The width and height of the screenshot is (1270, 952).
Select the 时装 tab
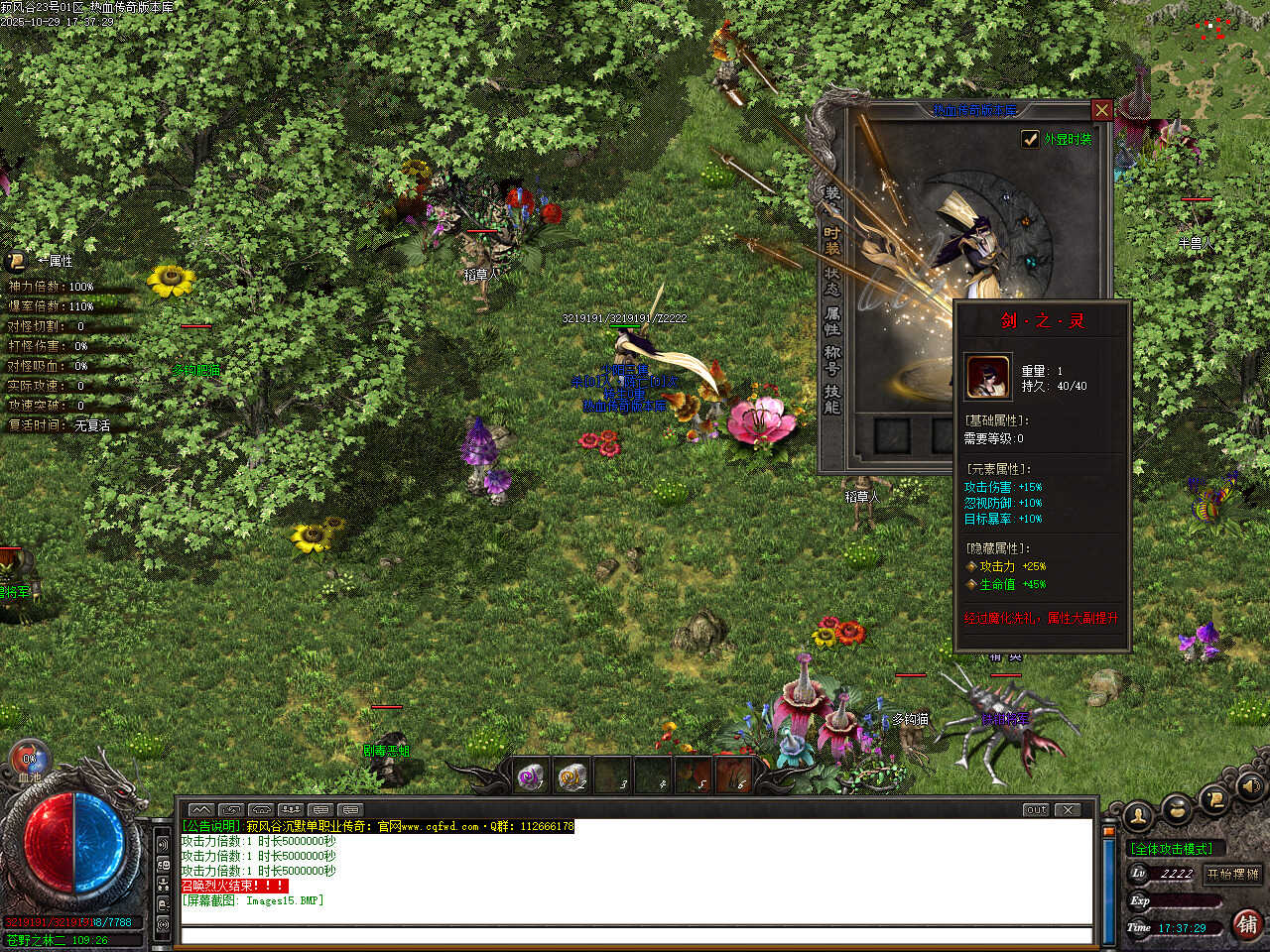click(831, 240)
